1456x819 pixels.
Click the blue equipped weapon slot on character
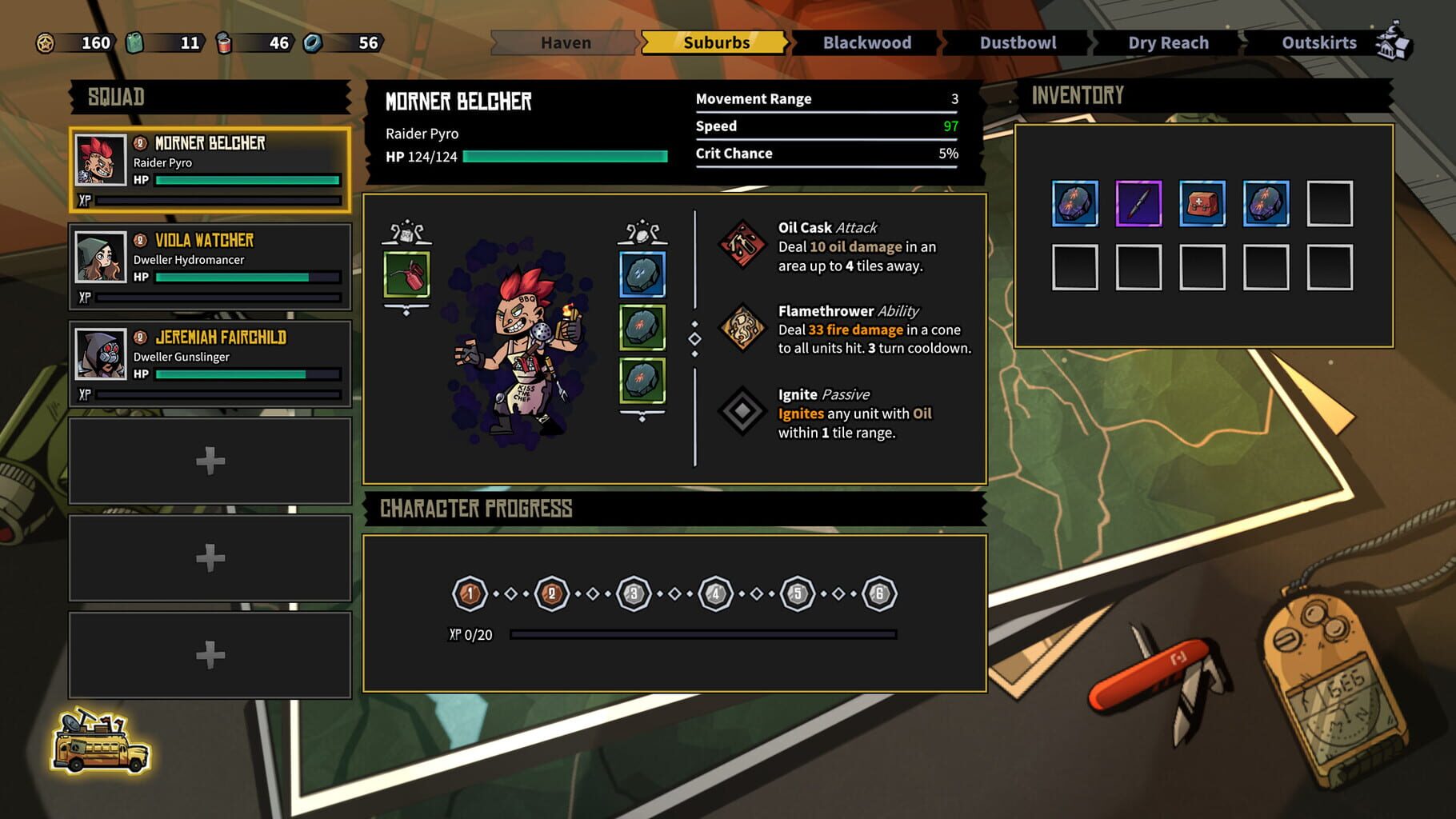[x=642, y=273]
